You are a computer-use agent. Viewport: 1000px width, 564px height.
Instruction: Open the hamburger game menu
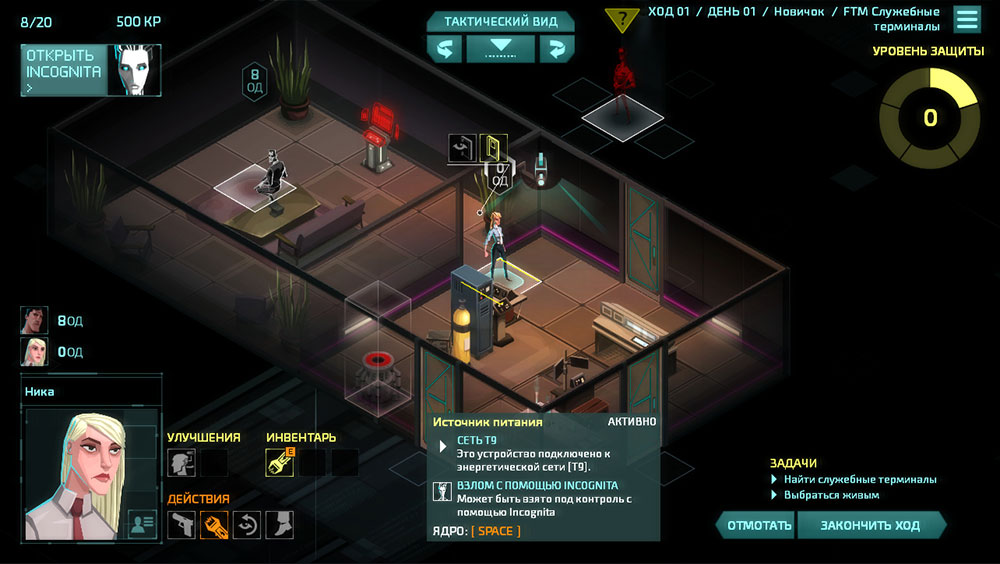tap(966, 19)
